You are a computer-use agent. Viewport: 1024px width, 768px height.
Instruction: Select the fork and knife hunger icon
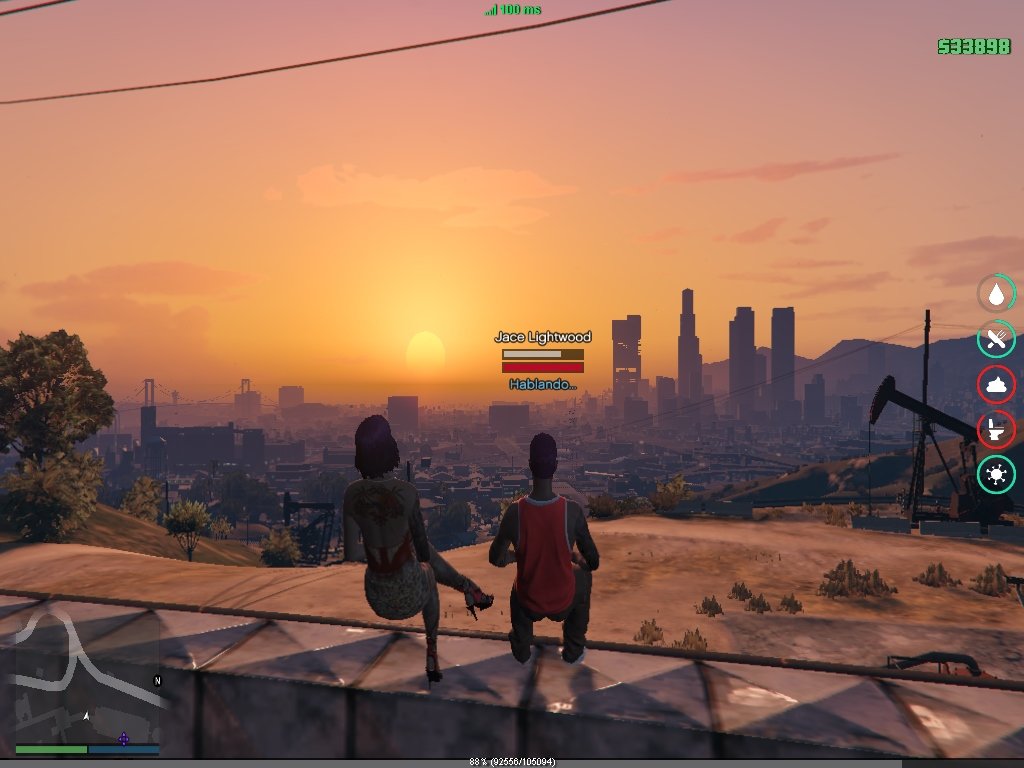tap(996, 339)
